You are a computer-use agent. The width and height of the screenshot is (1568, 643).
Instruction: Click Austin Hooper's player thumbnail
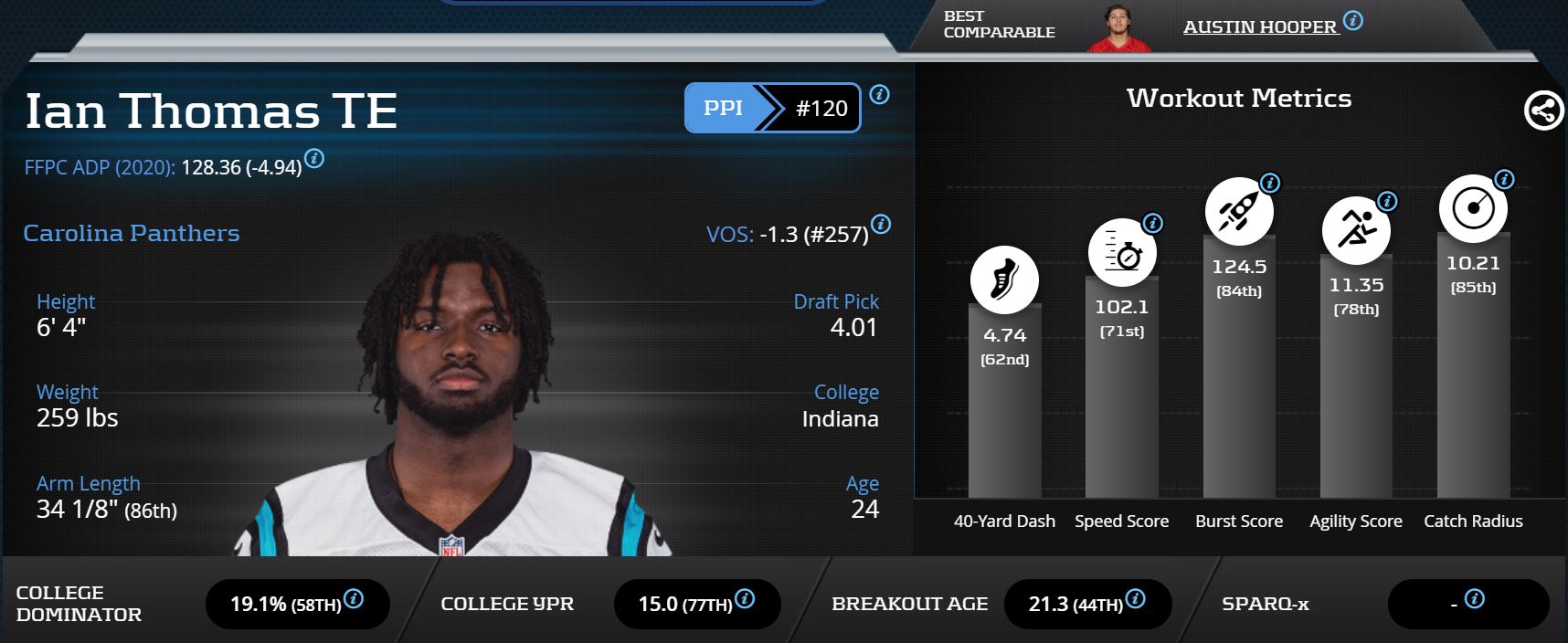1118,29
